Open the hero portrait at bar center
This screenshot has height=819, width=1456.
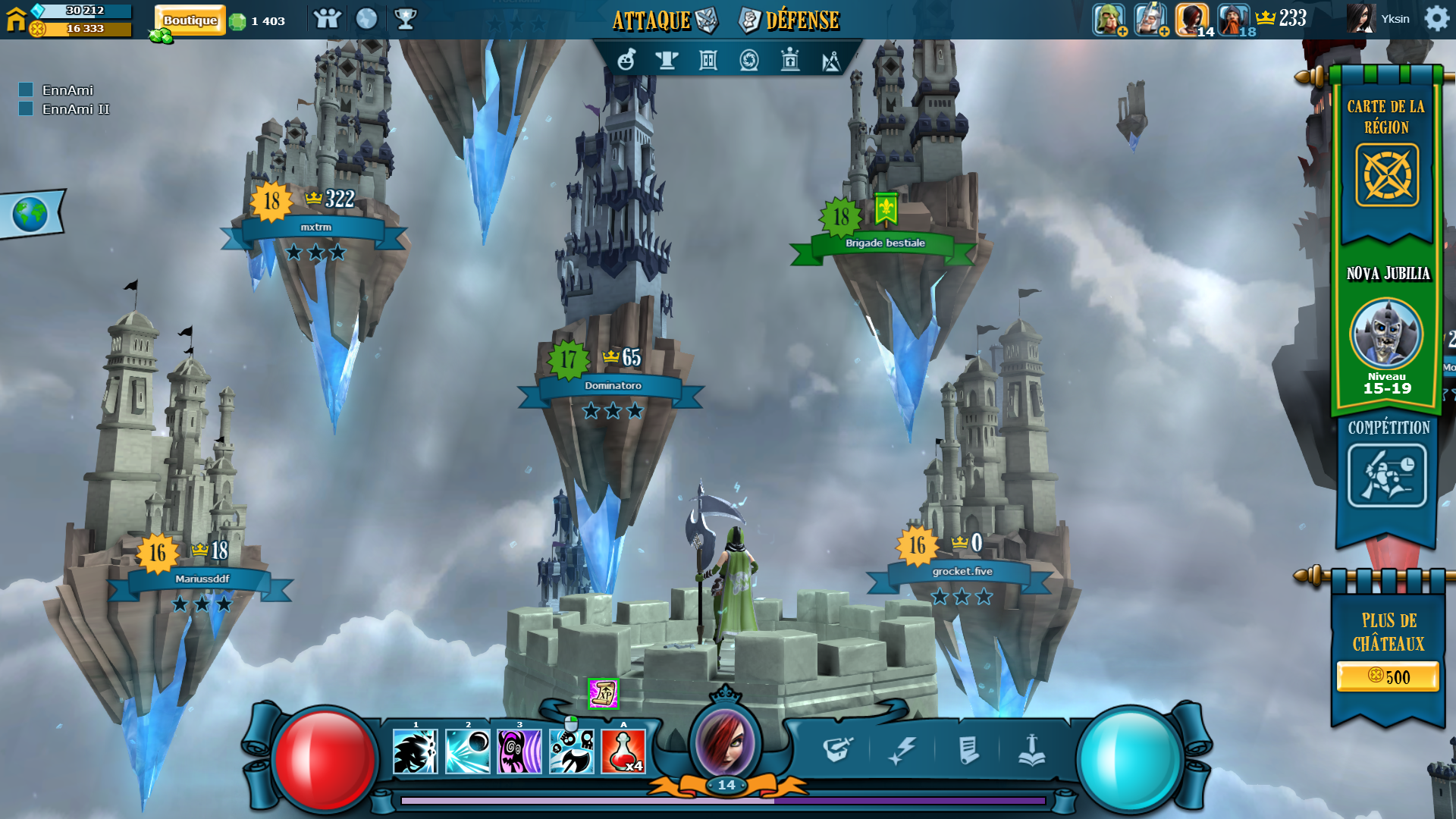coord(726,742)
